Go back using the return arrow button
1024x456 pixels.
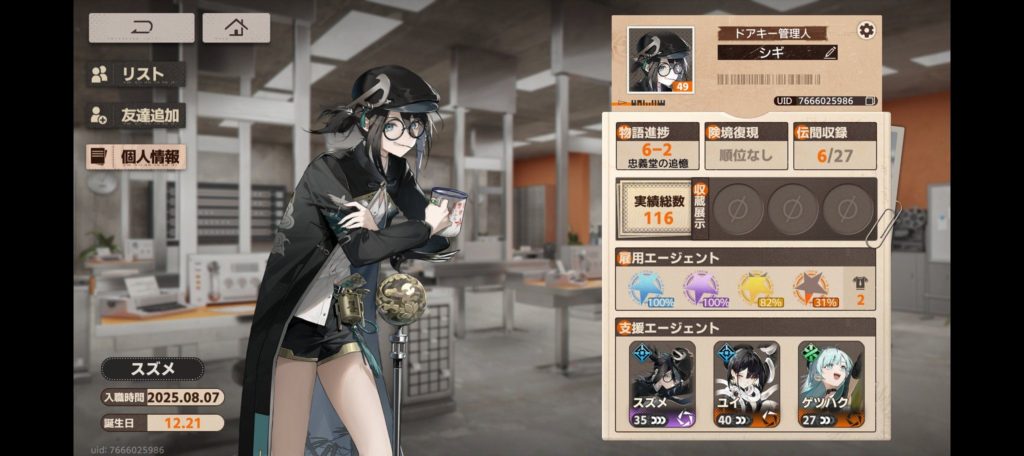click(x=141, y=28)
